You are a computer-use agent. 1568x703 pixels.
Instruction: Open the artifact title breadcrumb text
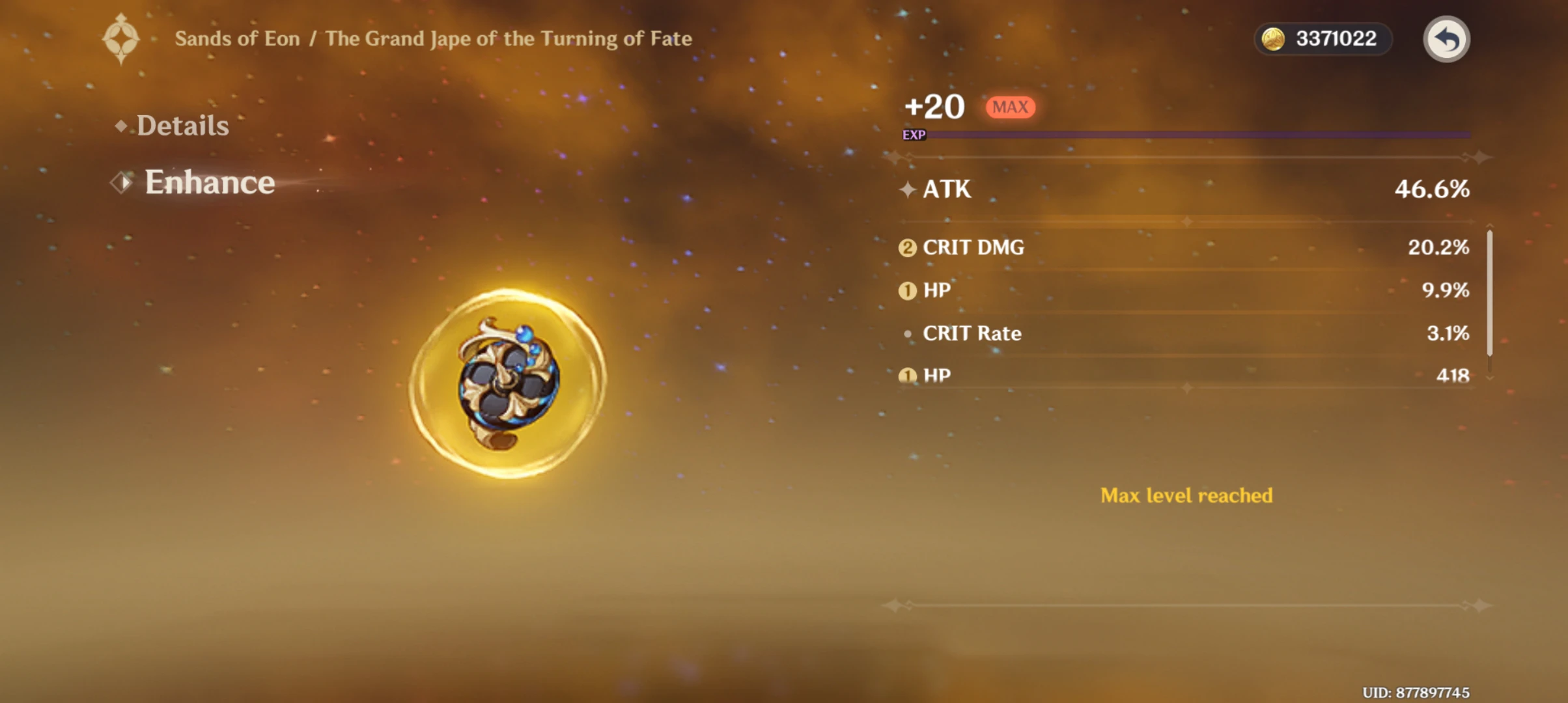[x=433, y=38]
